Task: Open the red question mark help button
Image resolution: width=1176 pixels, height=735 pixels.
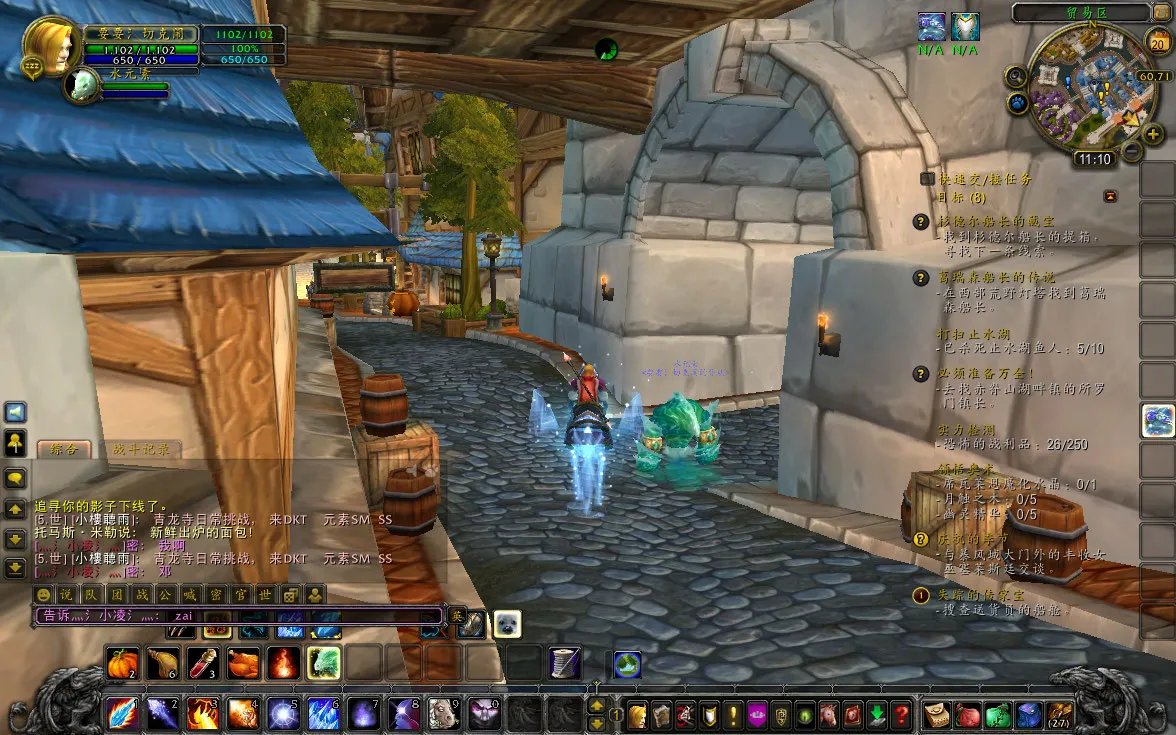Action: [x=901, y=715]
